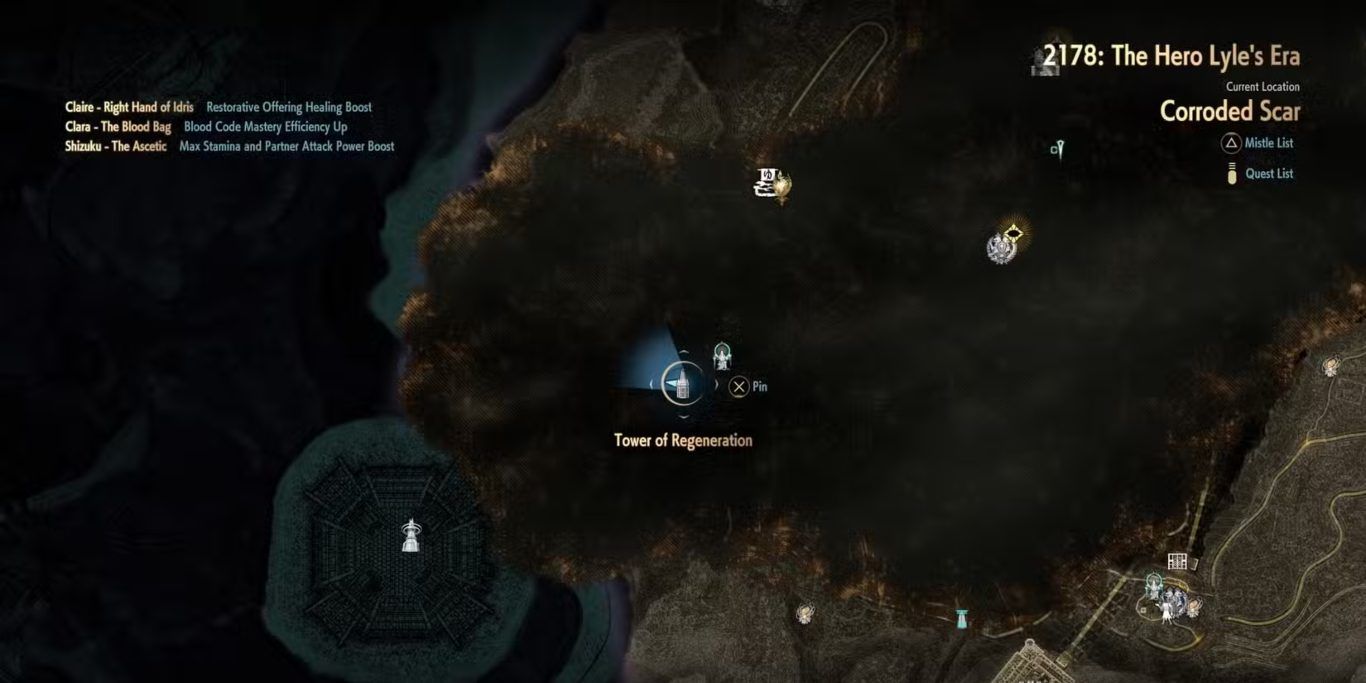Select the yellow diamond quest objective marker

tap(1015, 234)
